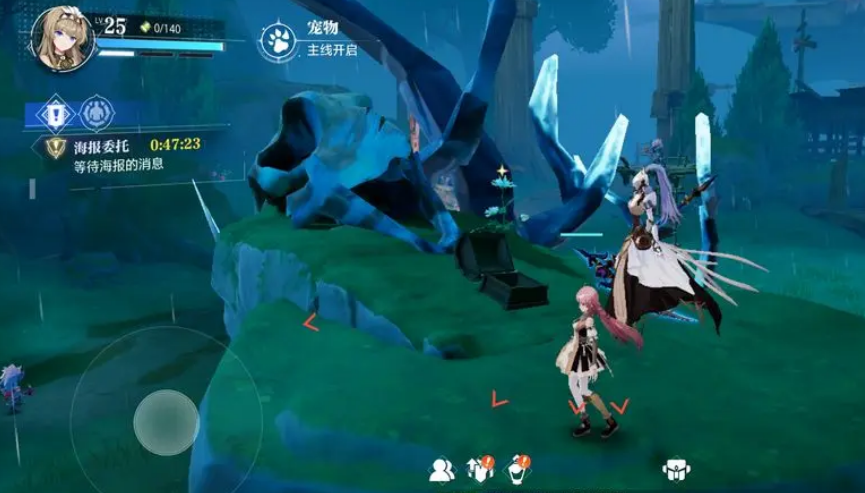Open the pet paw-print feature

(277, 40)
